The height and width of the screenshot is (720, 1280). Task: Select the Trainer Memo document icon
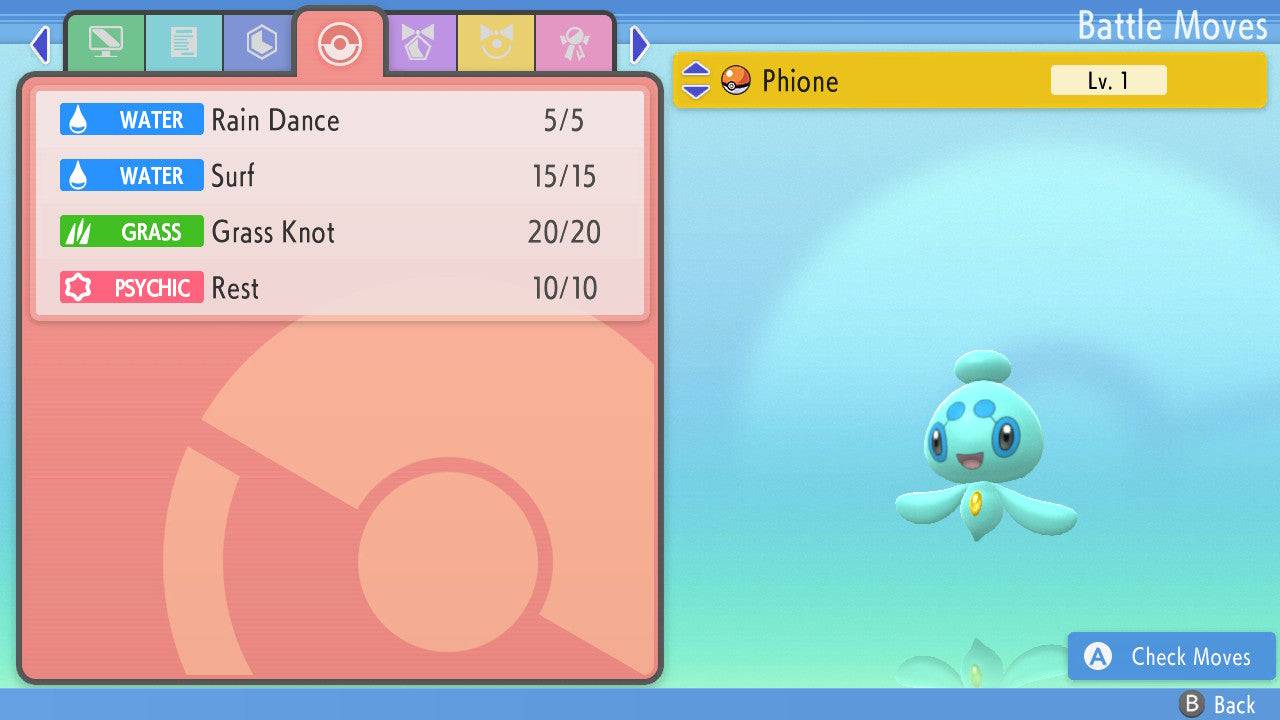tap(184, 43)
